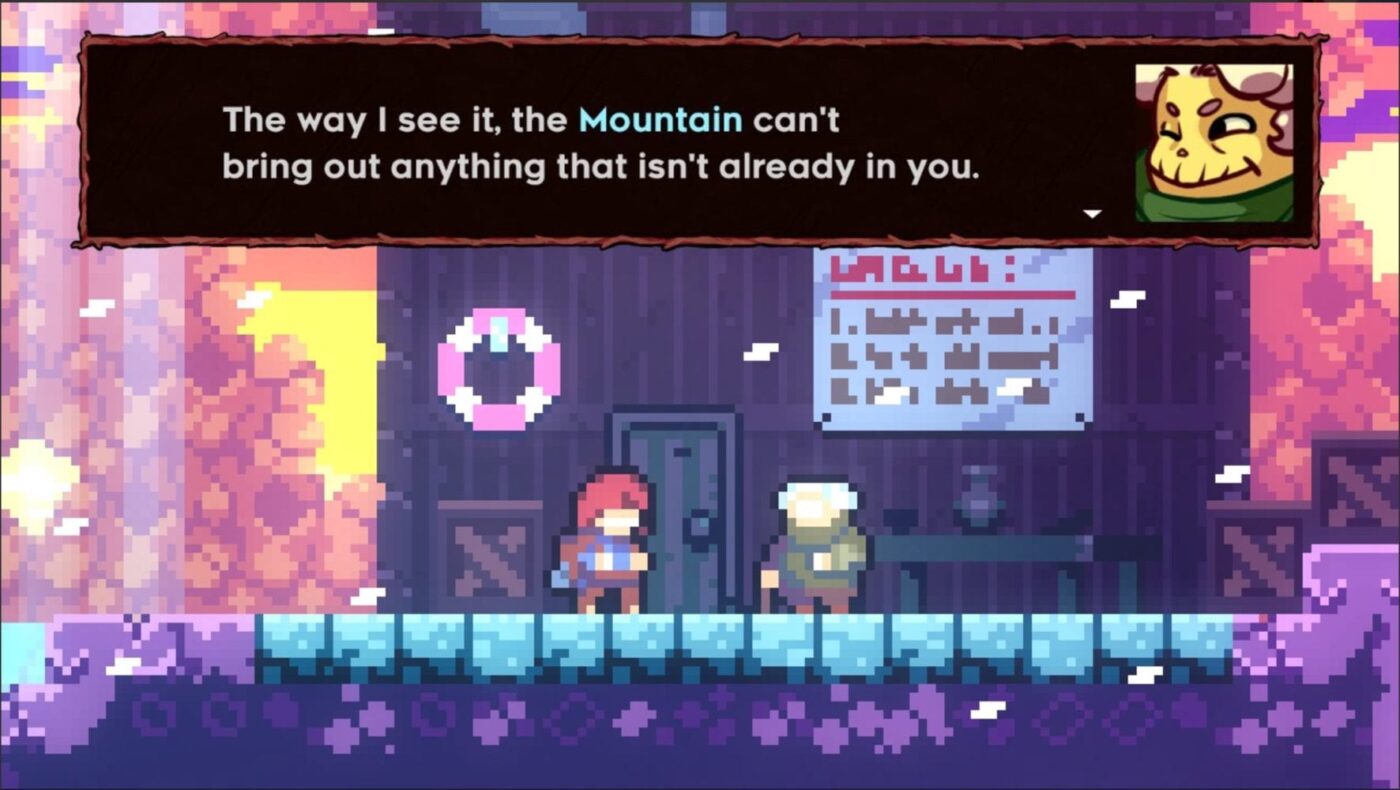Viewport: 1400px width, 790px height.
Task: Open the posted notice board on the wall
Action: pos(950,340)
